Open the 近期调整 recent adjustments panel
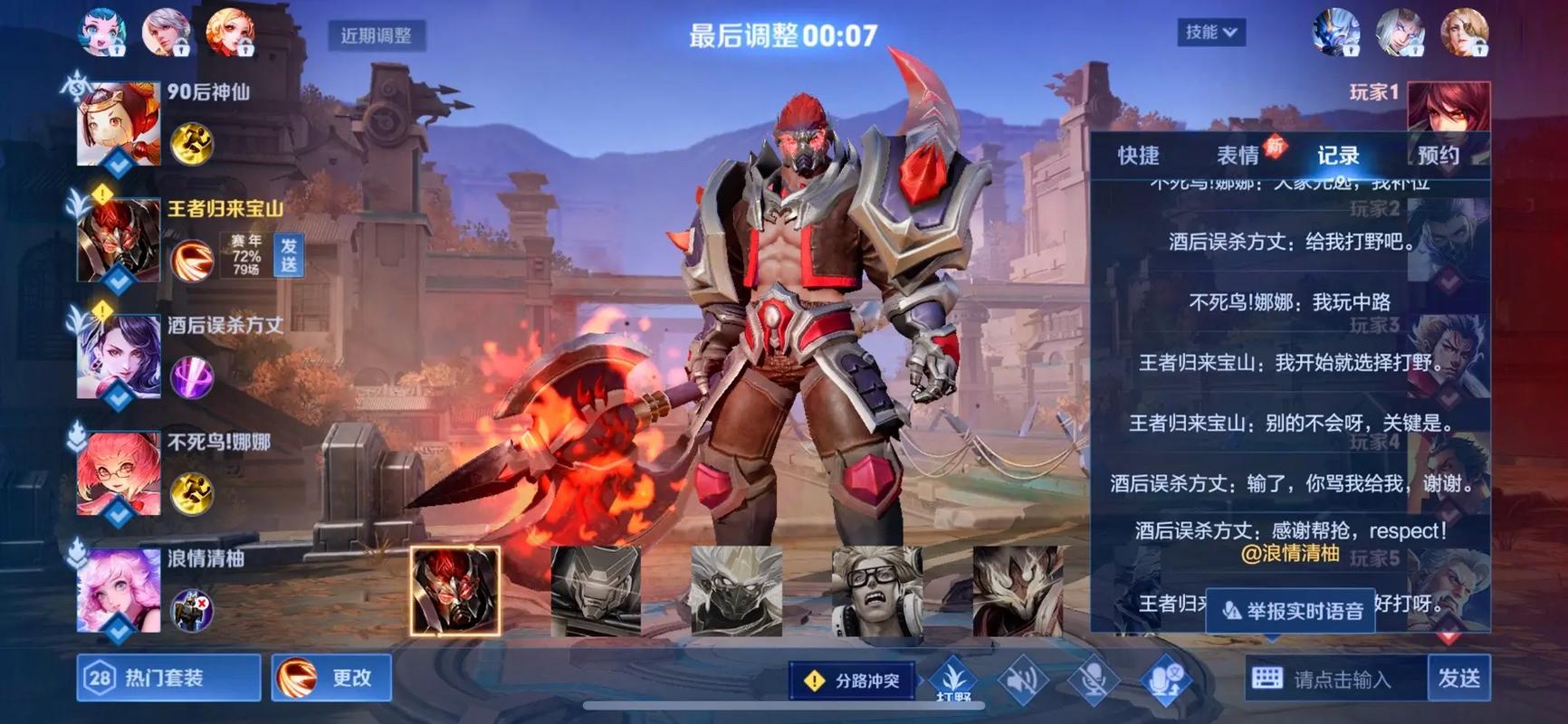1568x724 pixels. click(x=376, y=35)
